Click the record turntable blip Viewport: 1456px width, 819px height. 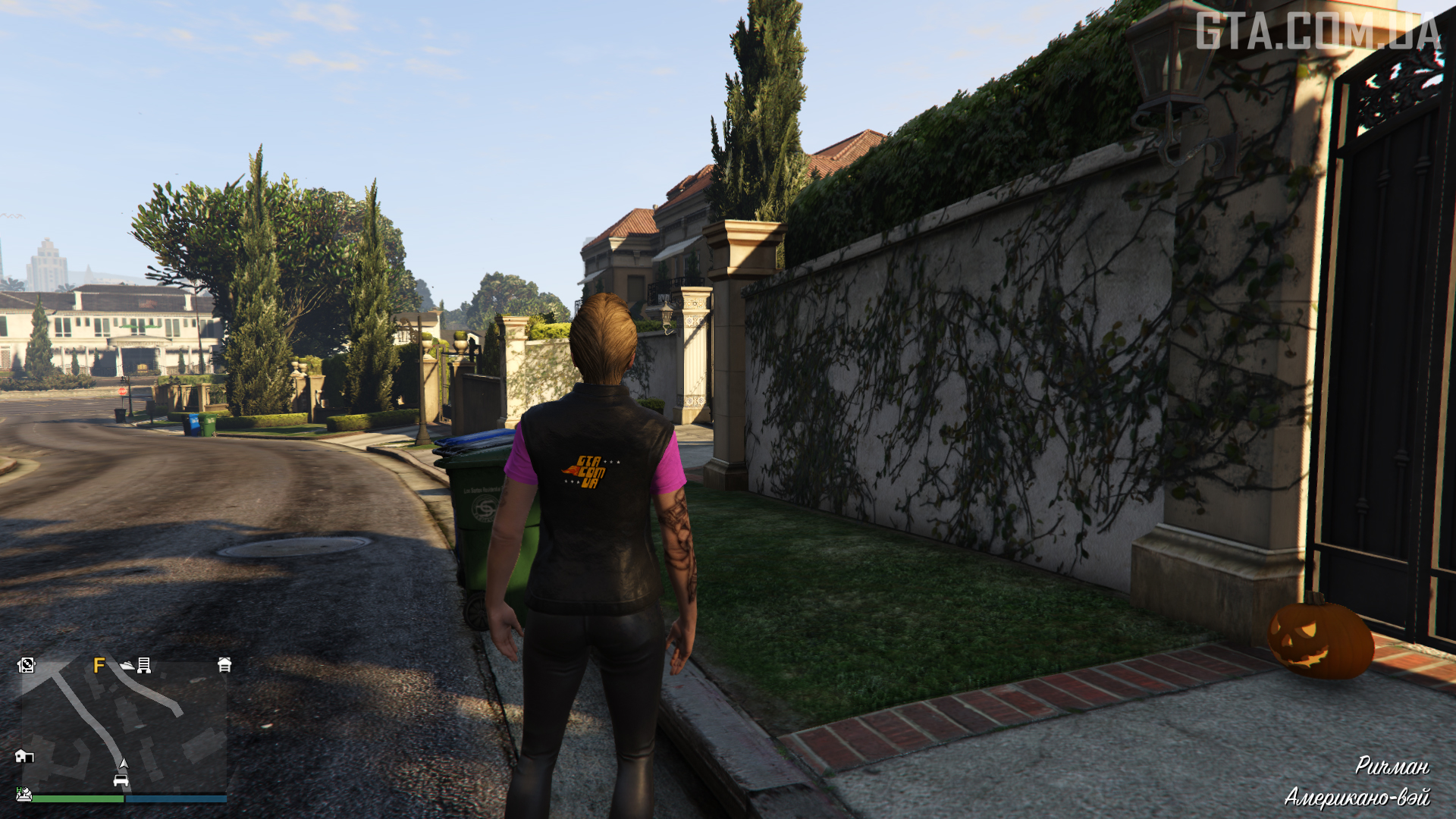tap(27, 665)
